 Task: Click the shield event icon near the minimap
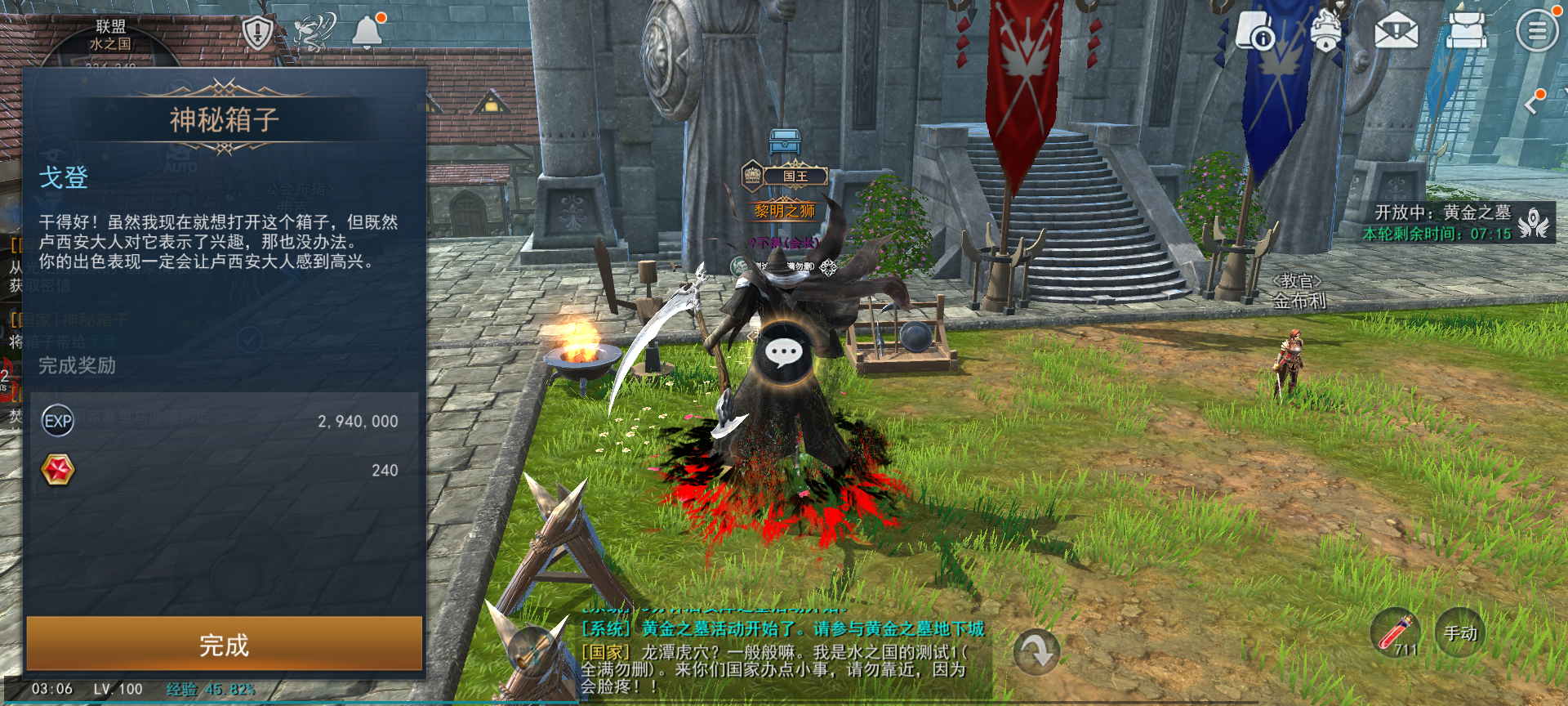point(256,33)
